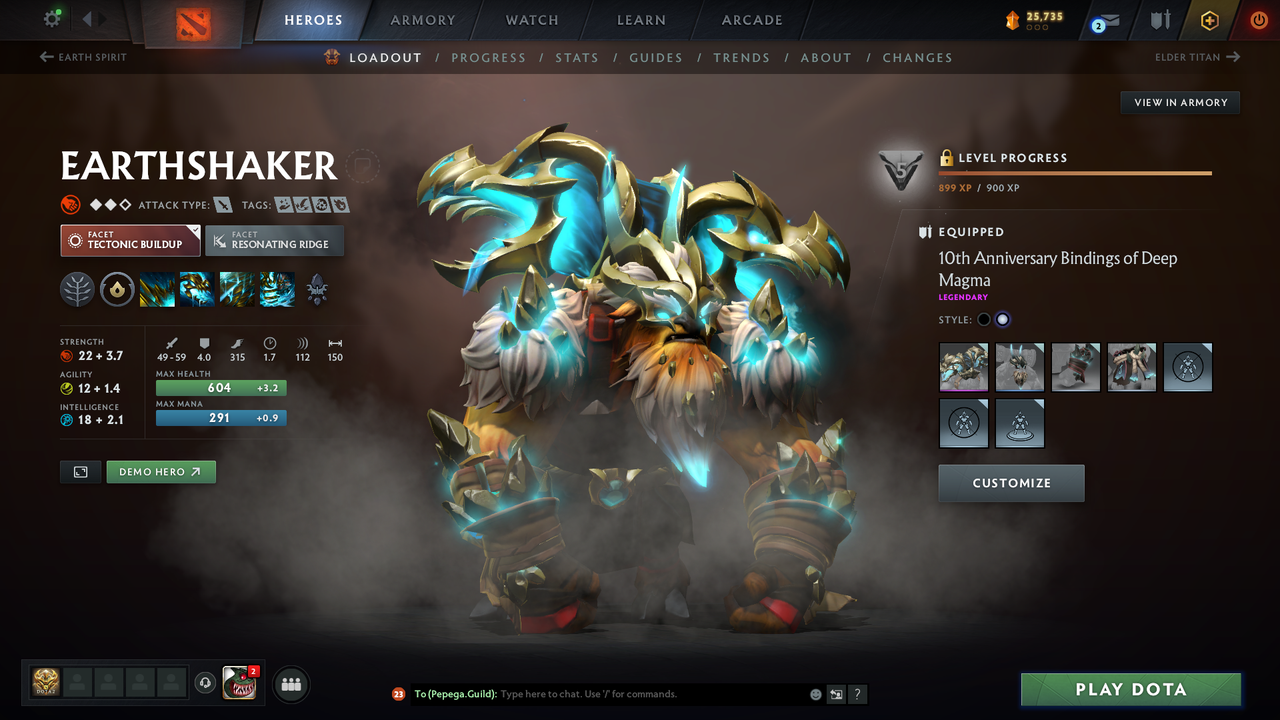Select the Echo Slam ultimate ability icon
This screenshot has height=720, width=1280.
point(276,289)
